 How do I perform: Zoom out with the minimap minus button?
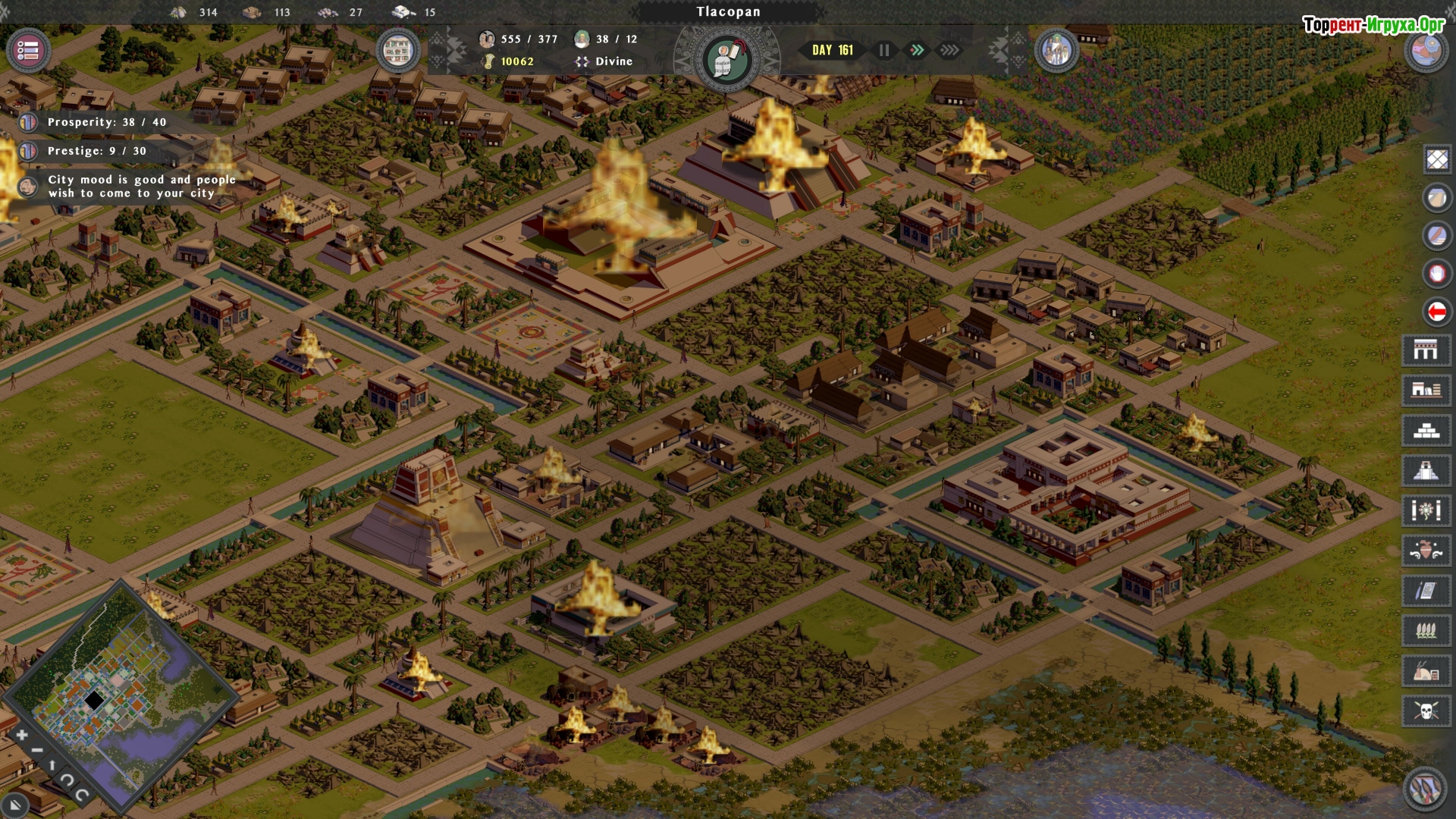click(x=36, y=751)
